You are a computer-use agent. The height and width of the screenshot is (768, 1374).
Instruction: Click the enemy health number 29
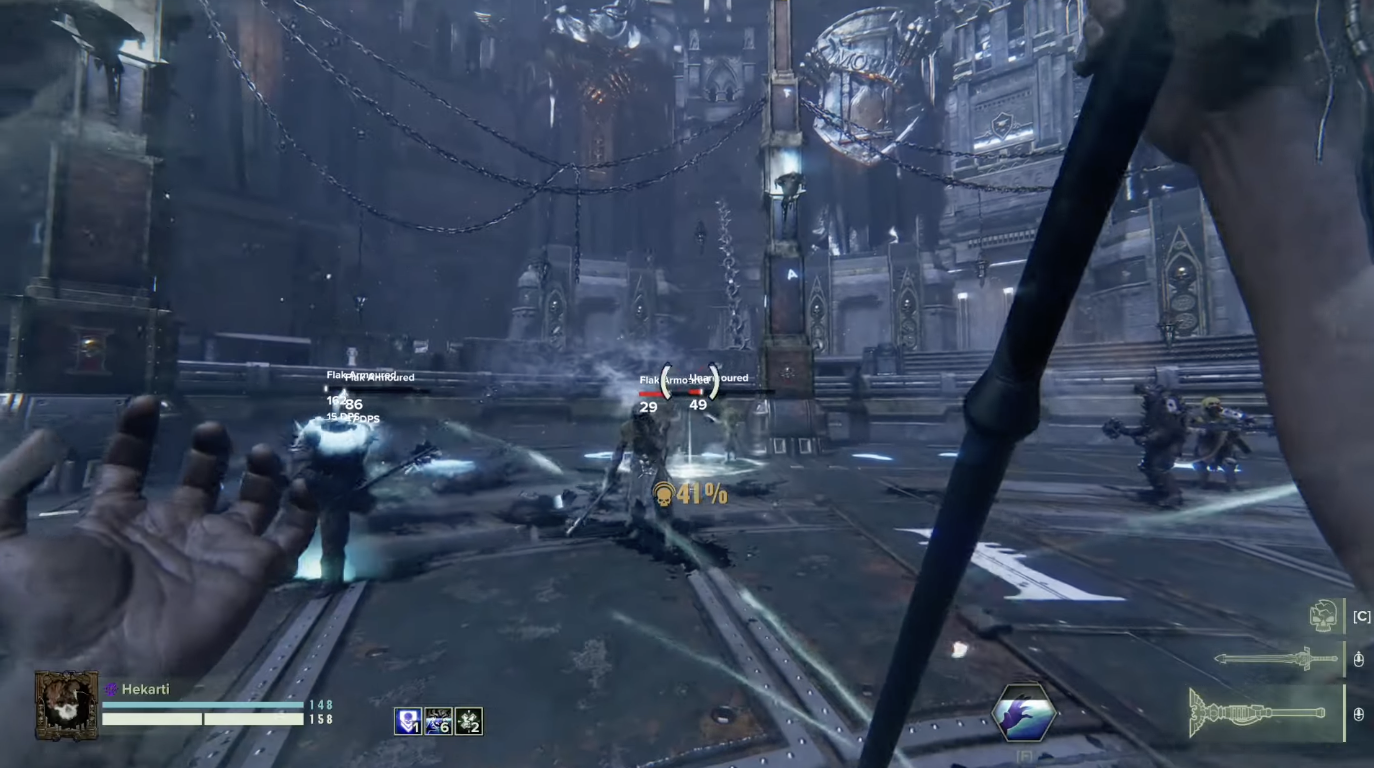pyautogui.click(x=648, y=407)
